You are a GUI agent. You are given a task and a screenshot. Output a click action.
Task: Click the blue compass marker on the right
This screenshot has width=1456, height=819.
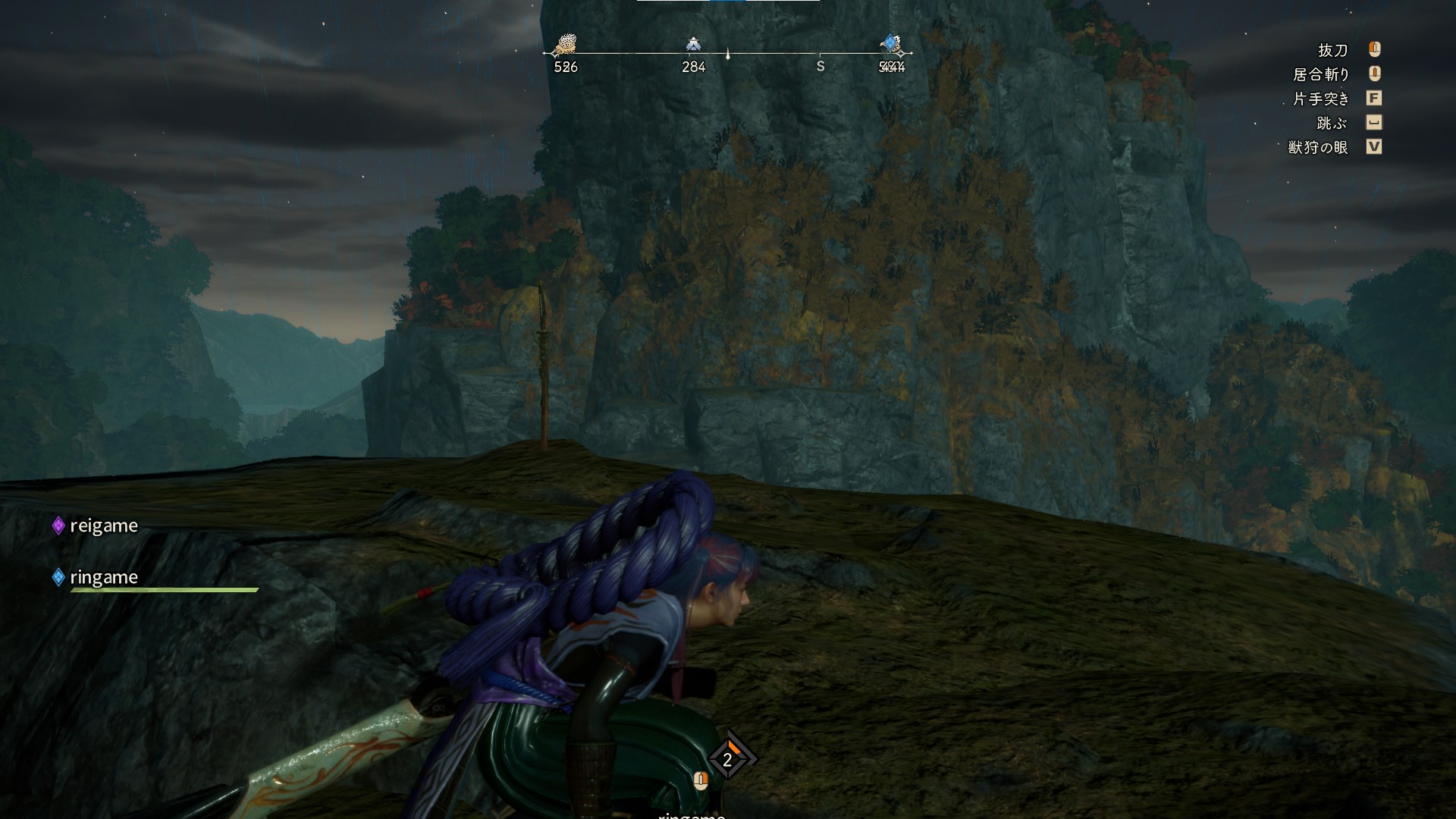892,45
